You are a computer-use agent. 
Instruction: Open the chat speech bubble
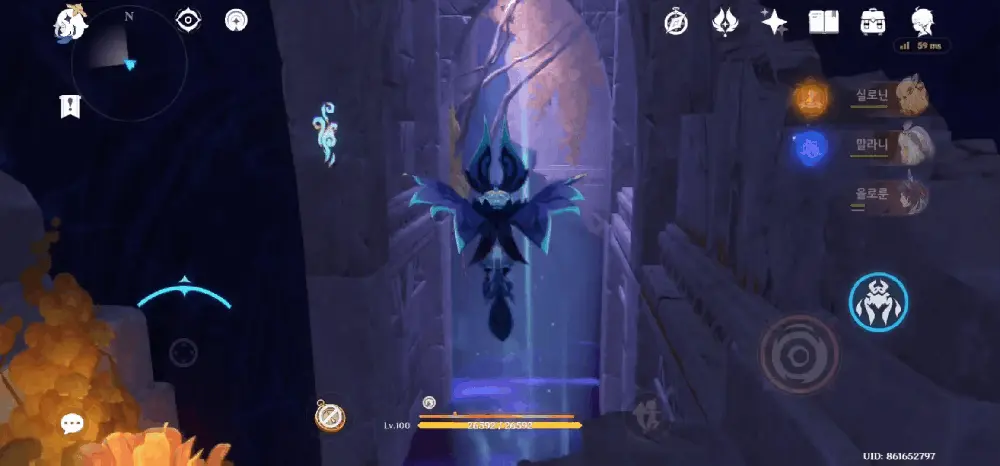point(72,423)
